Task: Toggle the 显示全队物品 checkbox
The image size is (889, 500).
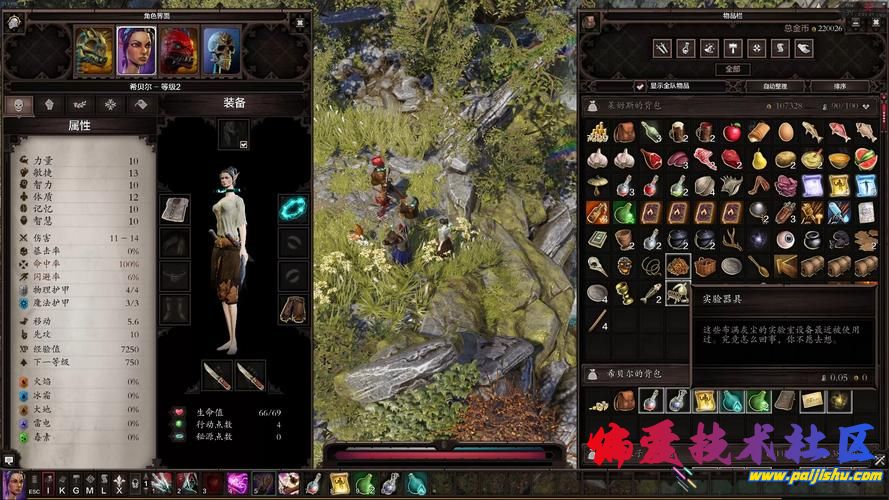Action: coord(640,86)
